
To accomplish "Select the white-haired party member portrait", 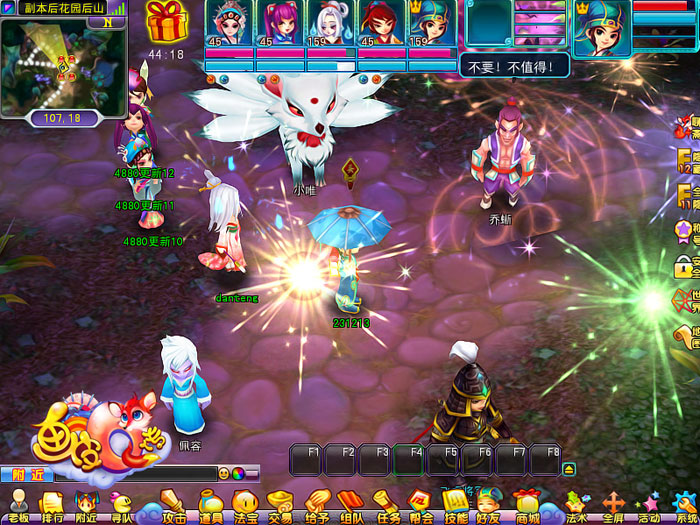I will pos(331,24).
